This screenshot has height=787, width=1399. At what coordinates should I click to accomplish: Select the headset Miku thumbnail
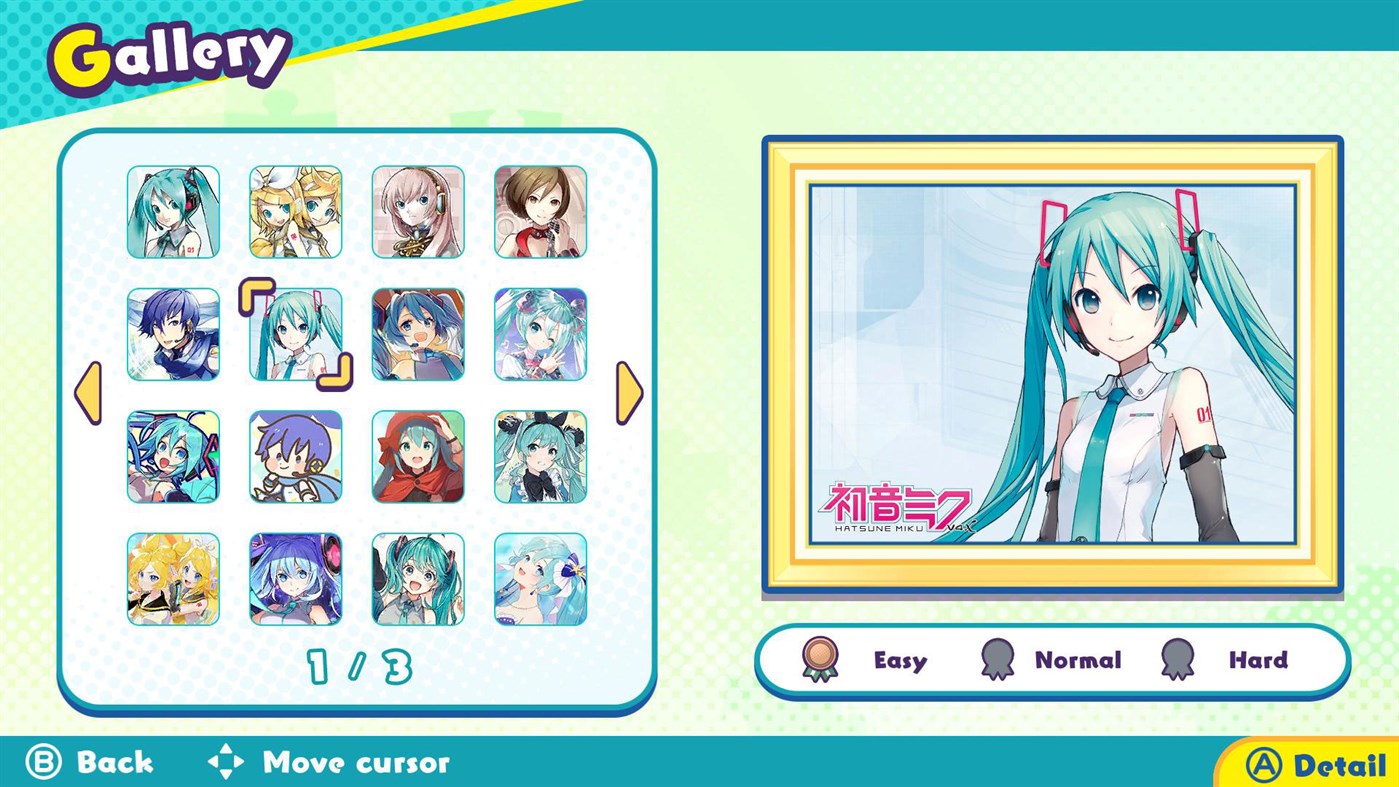tap(417, 333)
